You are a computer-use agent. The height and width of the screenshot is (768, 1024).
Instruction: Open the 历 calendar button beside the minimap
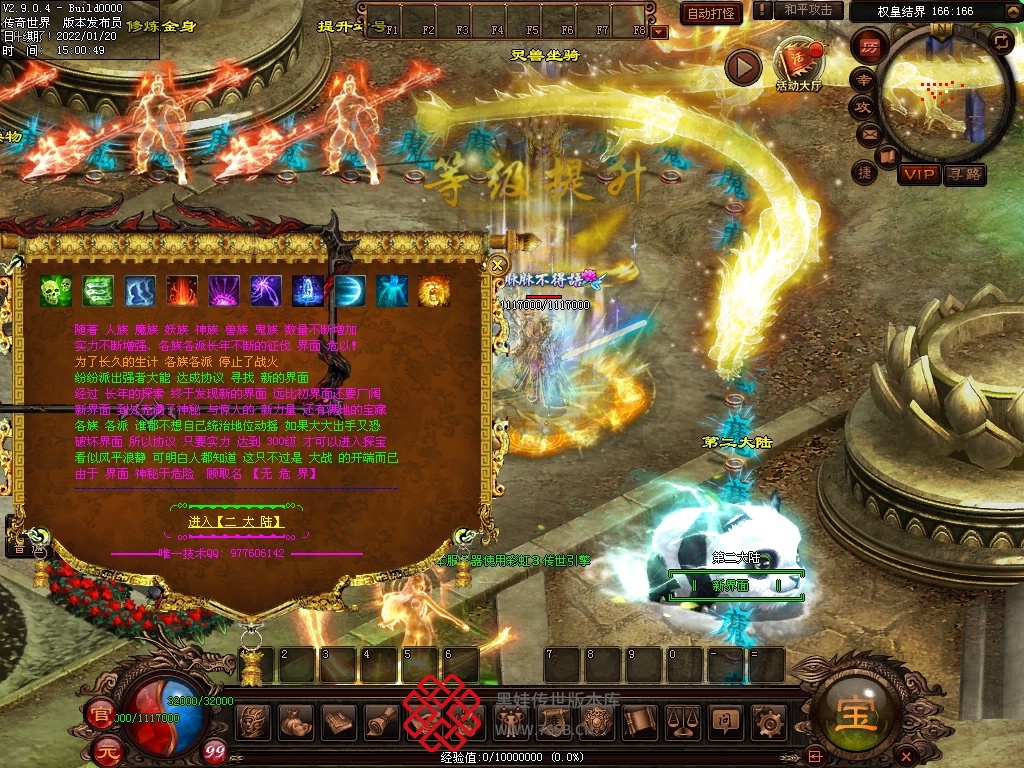tap(869, 46)
